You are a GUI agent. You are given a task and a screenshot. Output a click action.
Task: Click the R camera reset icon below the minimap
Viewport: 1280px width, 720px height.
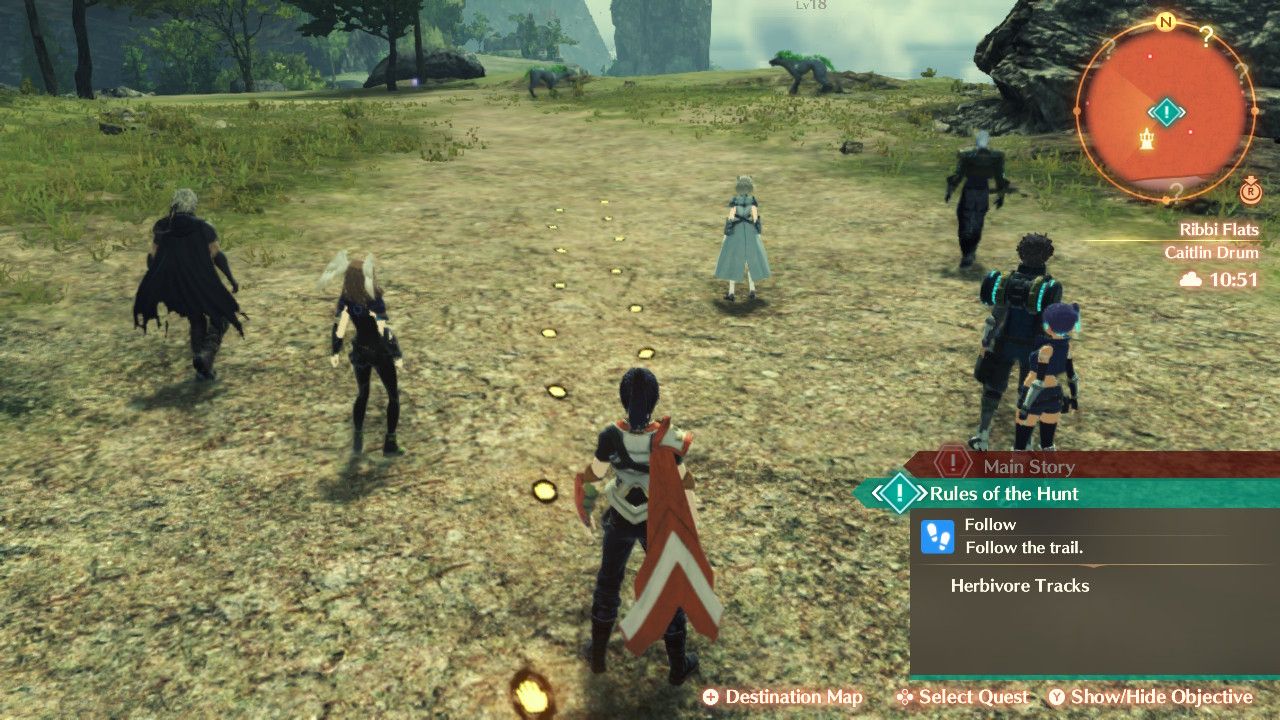click(x=1252, y=193)
